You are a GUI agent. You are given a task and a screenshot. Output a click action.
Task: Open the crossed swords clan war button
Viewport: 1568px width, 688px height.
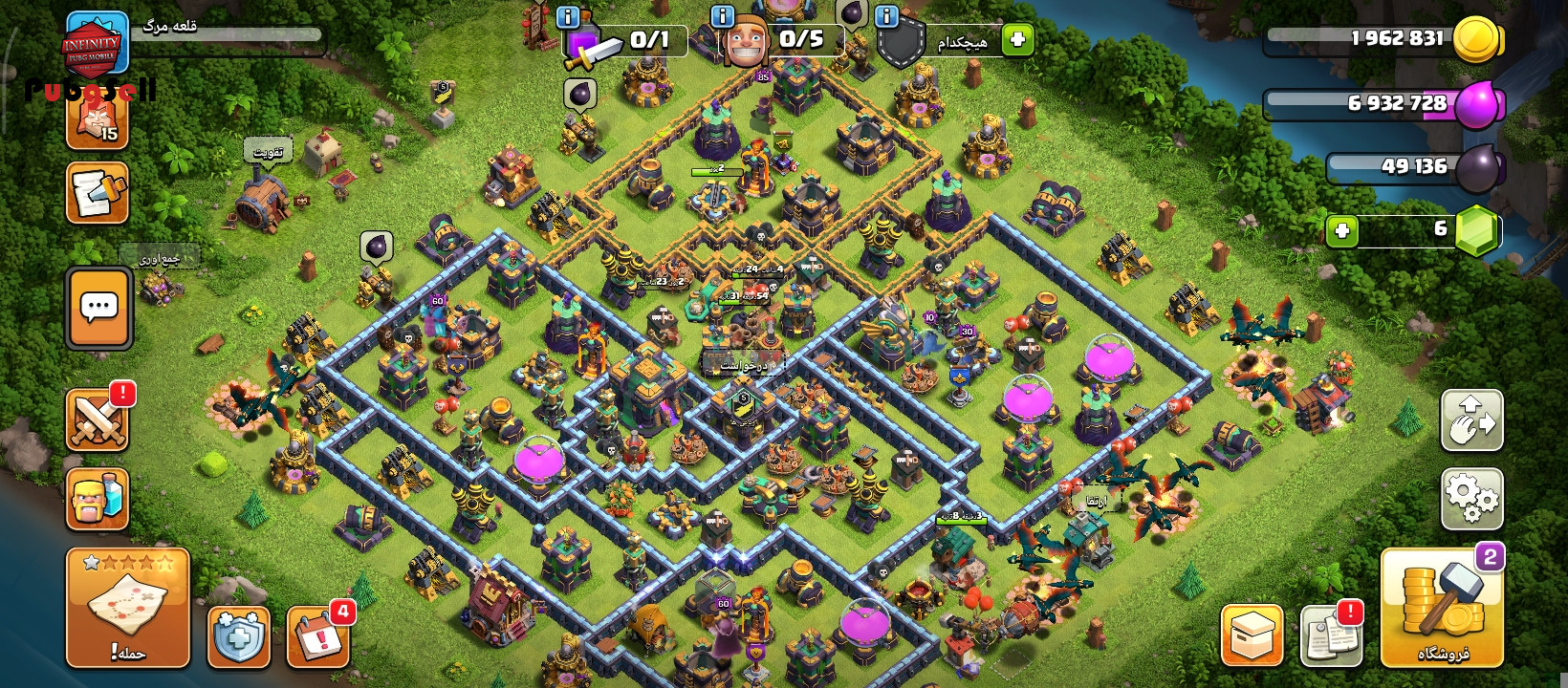[98, 419]
